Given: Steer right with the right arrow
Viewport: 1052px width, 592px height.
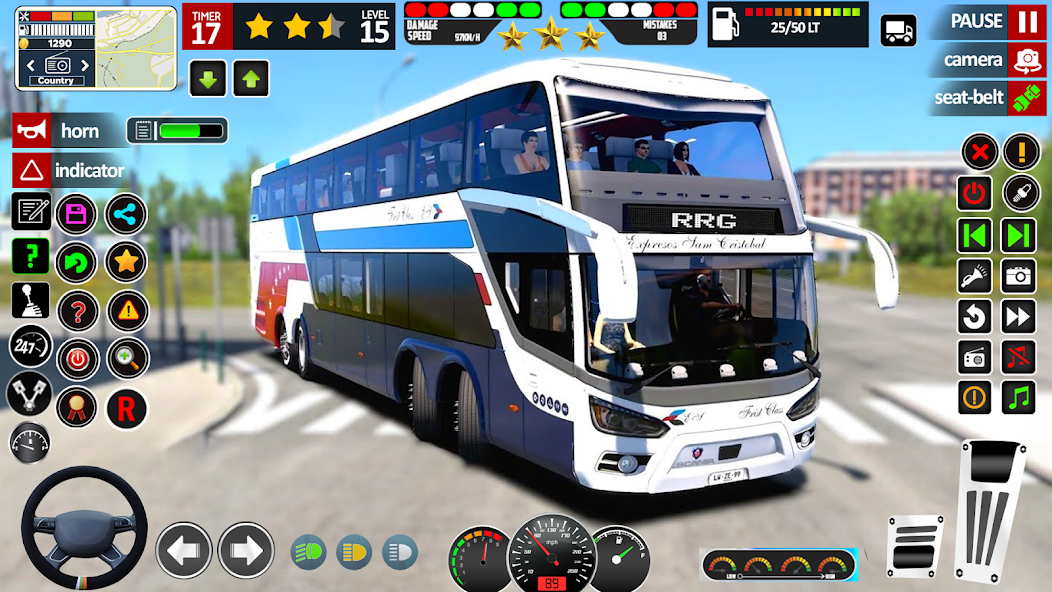Looking at the screenshot, I should point(246,550).
